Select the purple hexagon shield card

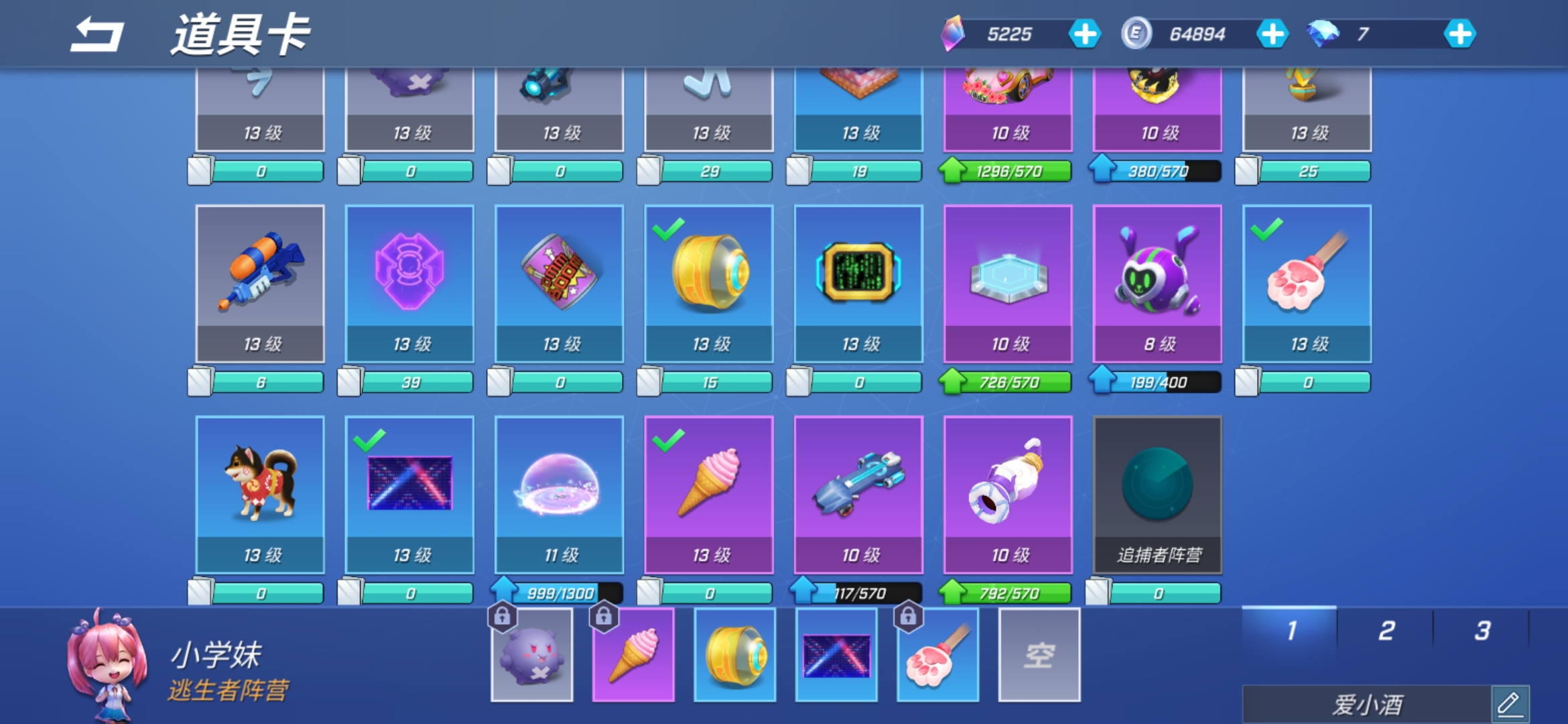[x=409, y=283]
